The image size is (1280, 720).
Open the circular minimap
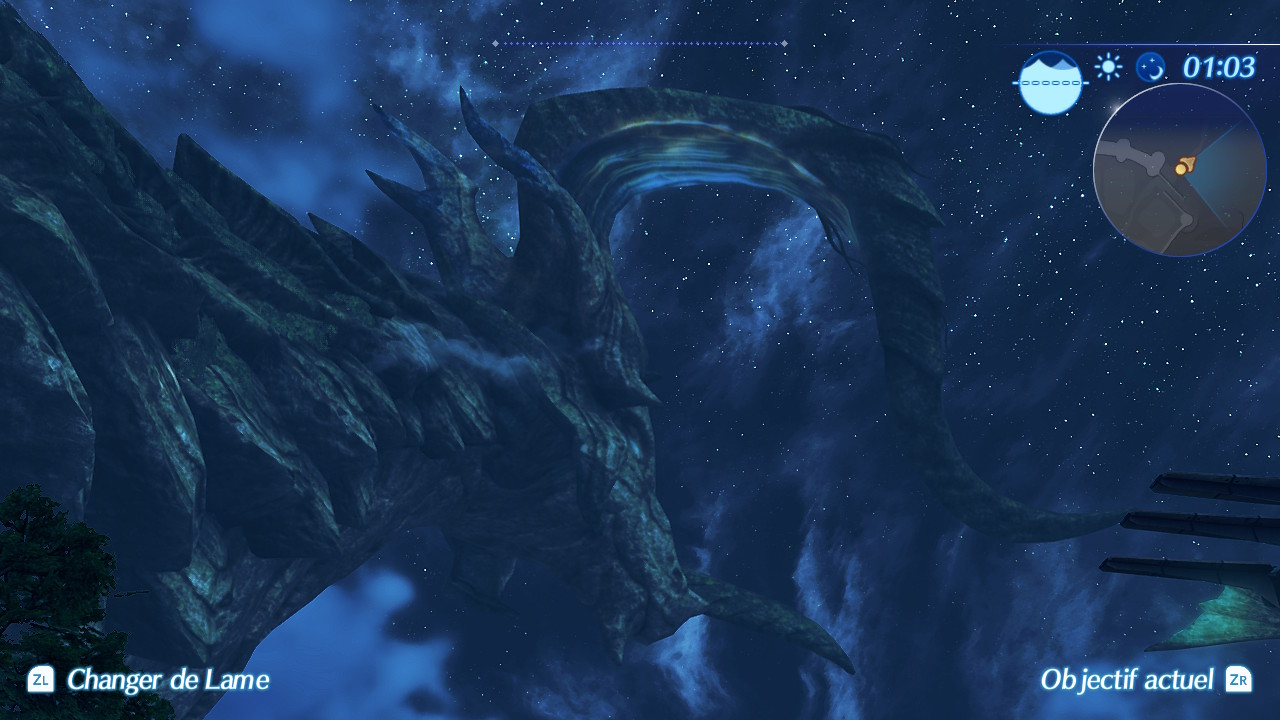[1179, 170]
